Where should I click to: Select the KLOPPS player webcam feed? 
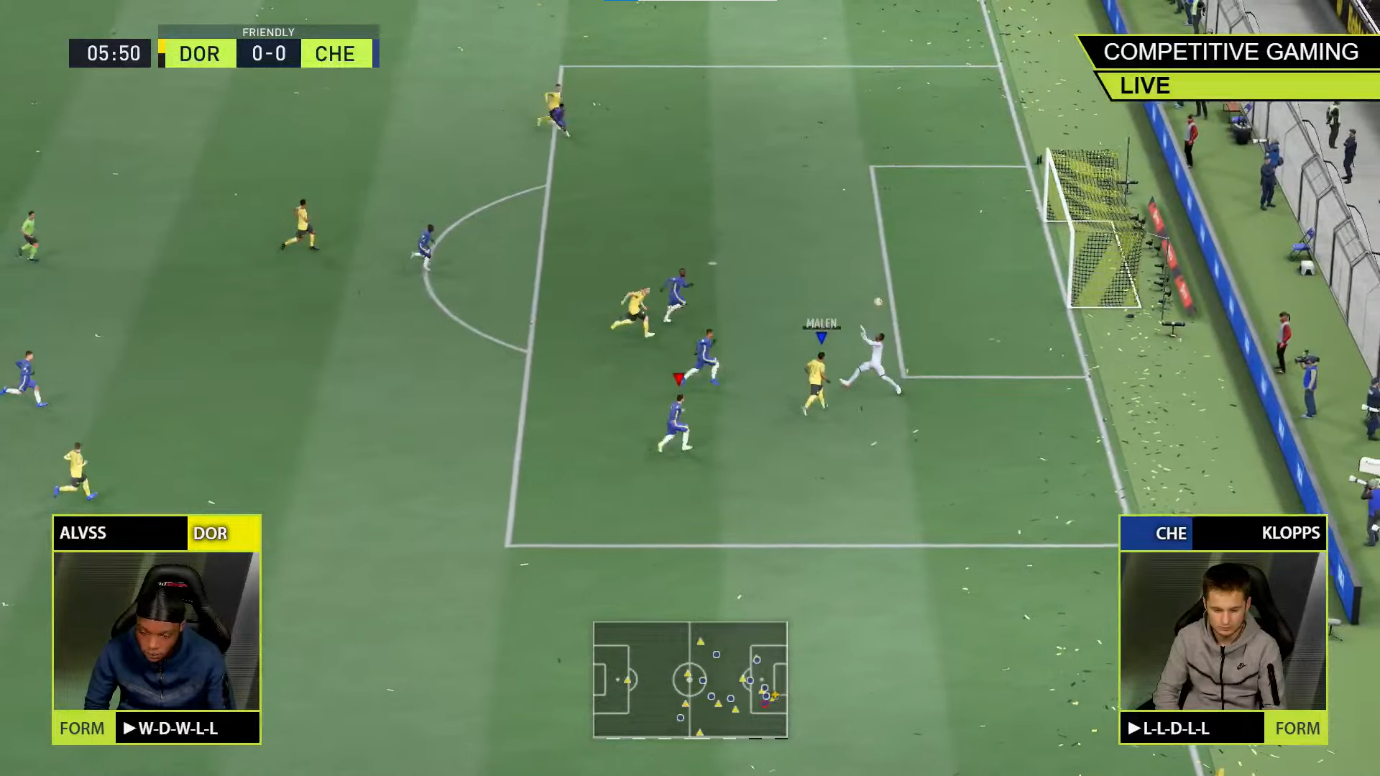coord(1223,631)
